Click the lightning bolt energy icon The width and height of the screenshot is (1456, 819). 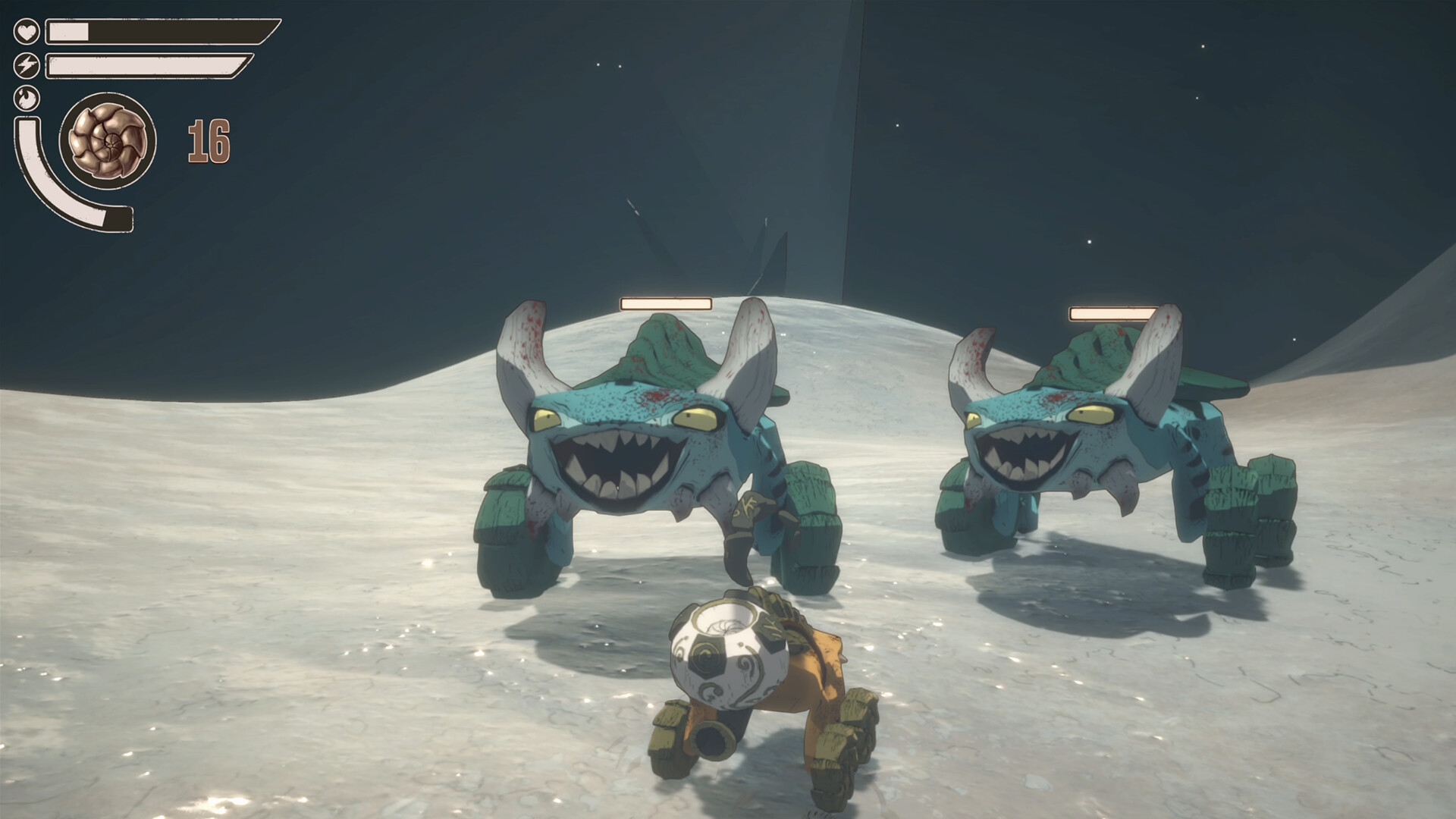(27, 66)
